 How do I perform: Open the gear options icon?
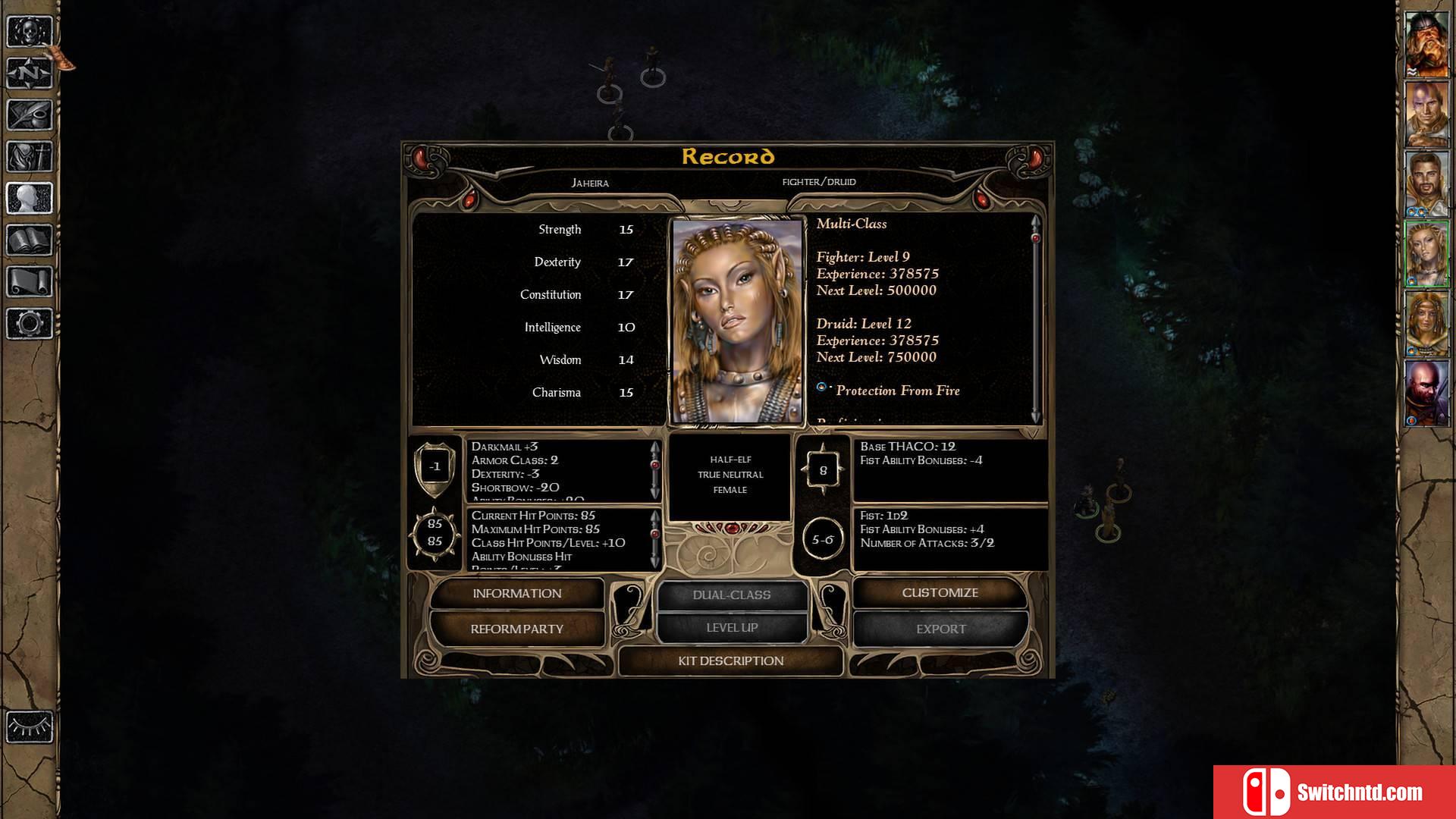pyautogui.click(x=30, y=324)
